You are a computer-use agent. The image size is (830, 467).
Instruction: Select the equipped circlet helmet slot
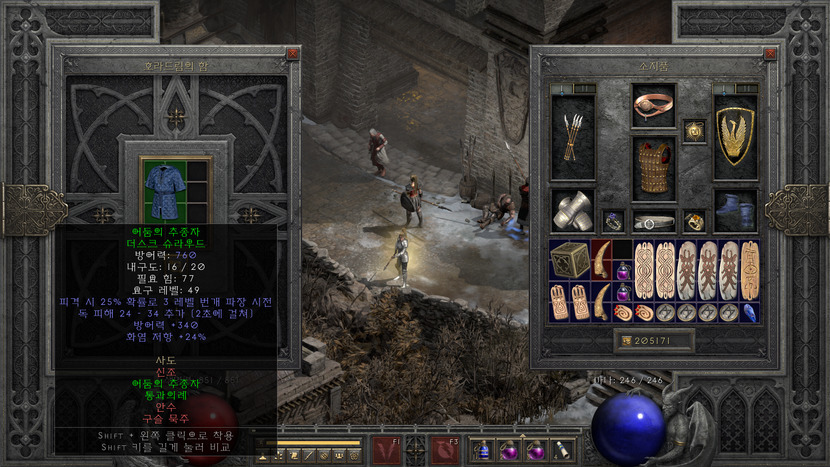pyautogui.click(x=653, y=105)
